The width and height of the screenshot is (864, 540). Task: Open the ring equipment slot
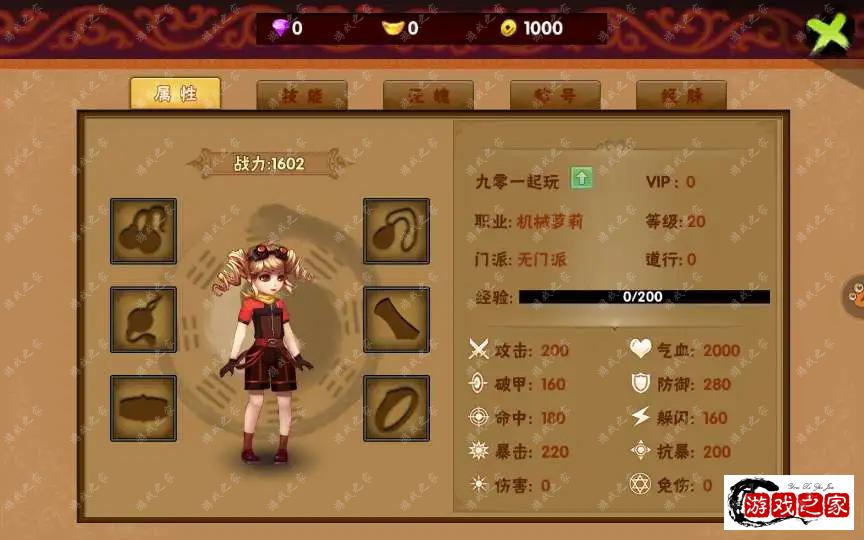tap(396, 407)
